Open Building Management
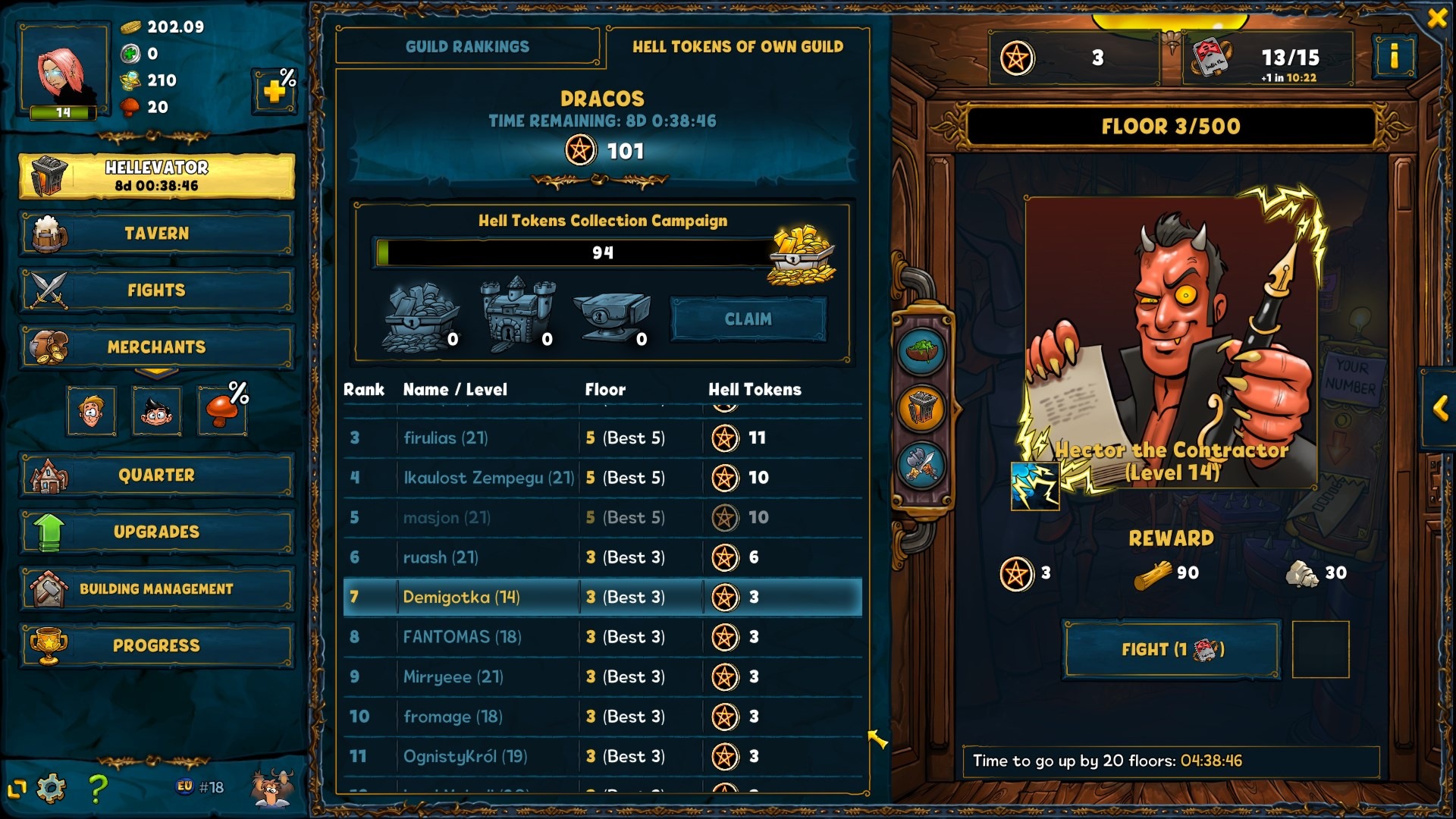Image resolution: width=1456 pixels, height=819 pixels. [156, 589]
